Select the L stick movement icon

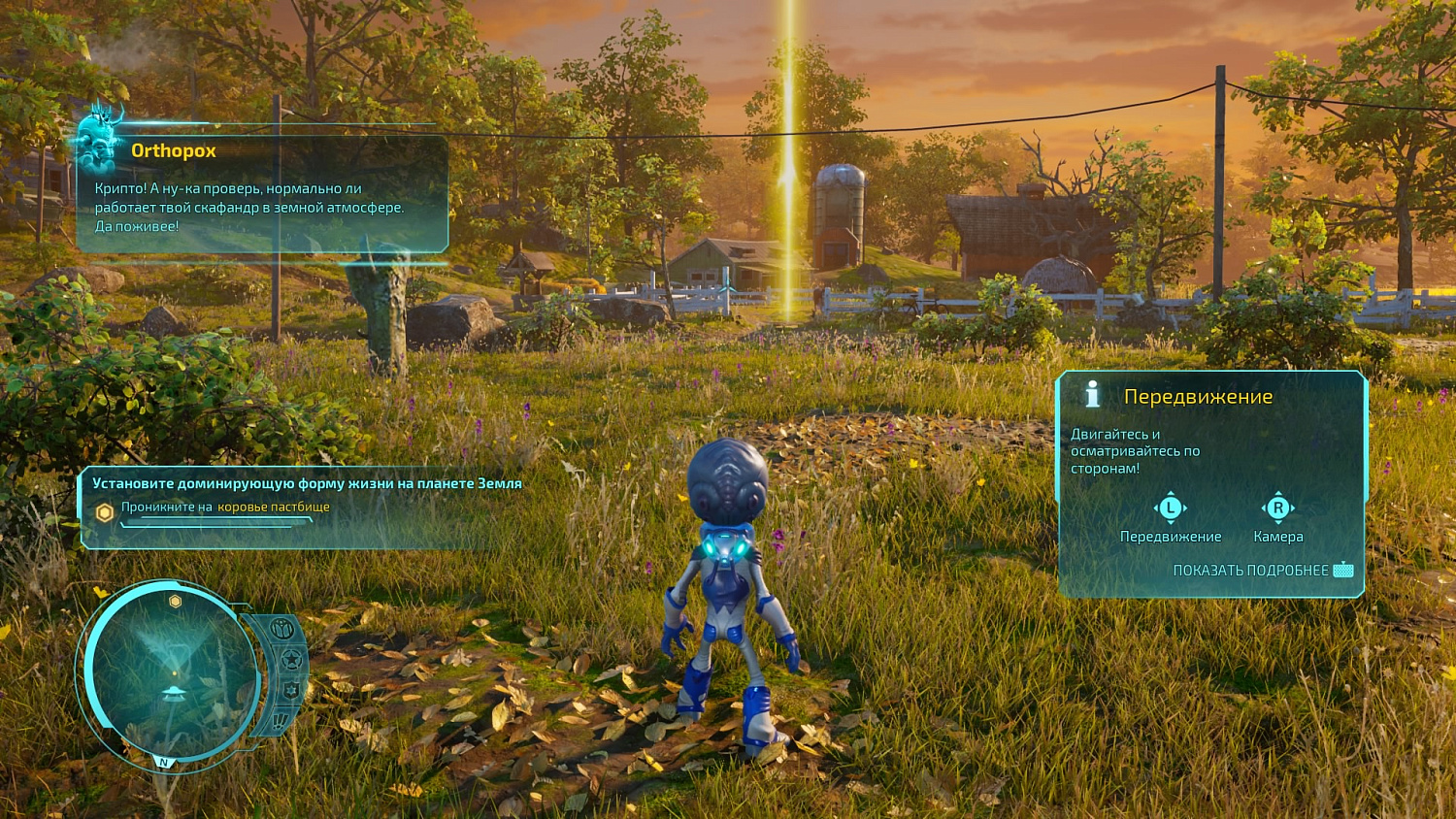pos(1172,507)
